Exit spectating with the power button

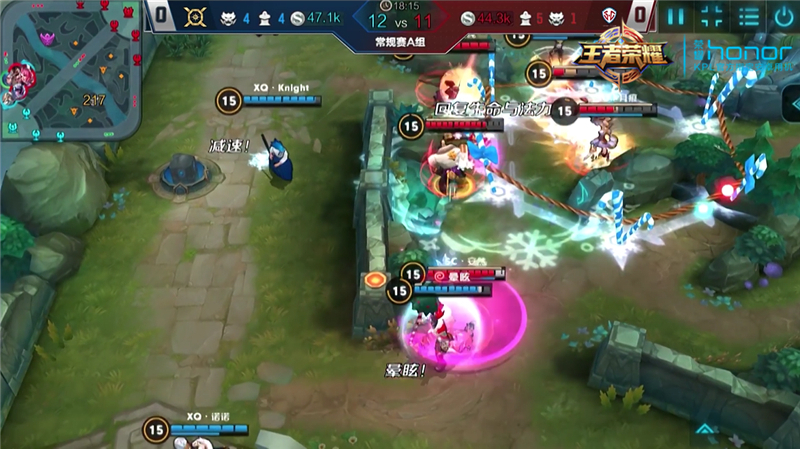[783, 16]
